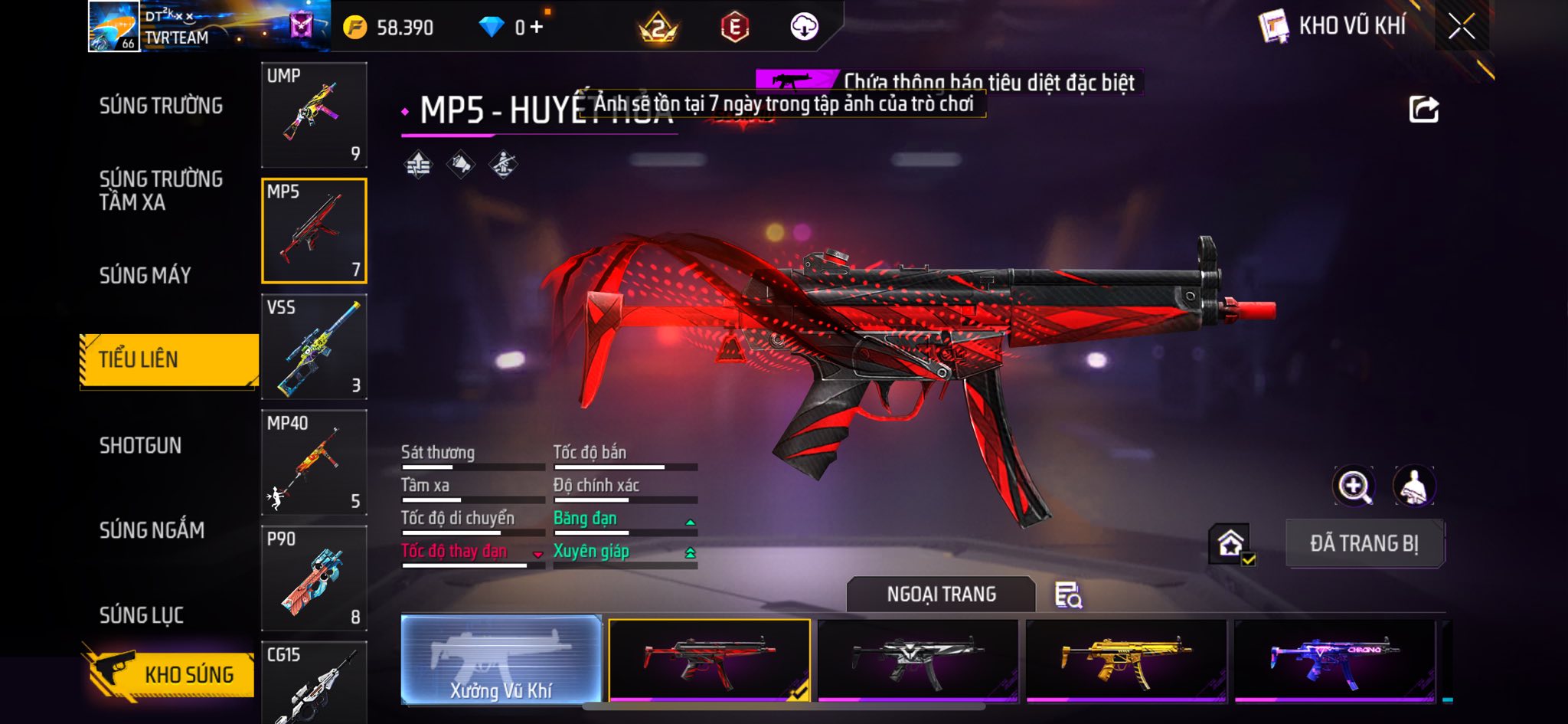Choose the MP40 weapon tile
Screen dimensions: 1568x724
(314, 462)
